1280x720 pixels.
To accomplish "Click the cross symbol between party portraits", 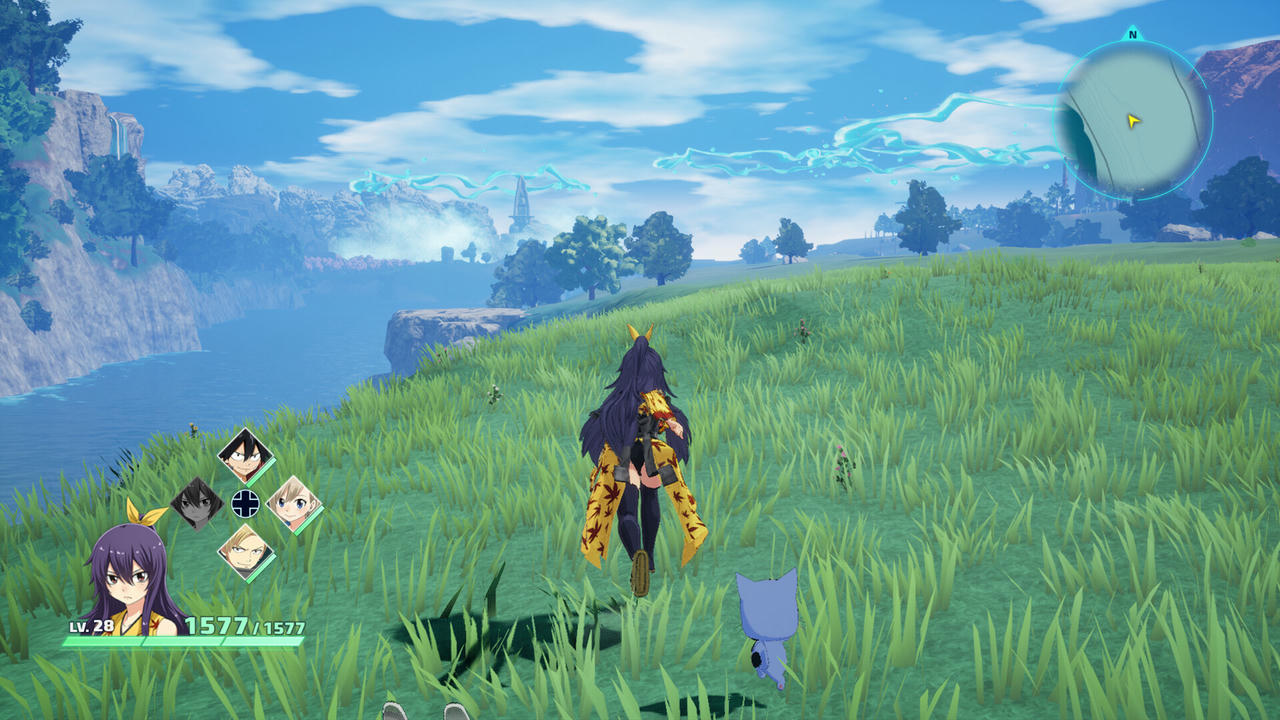I will click(245, 503).
